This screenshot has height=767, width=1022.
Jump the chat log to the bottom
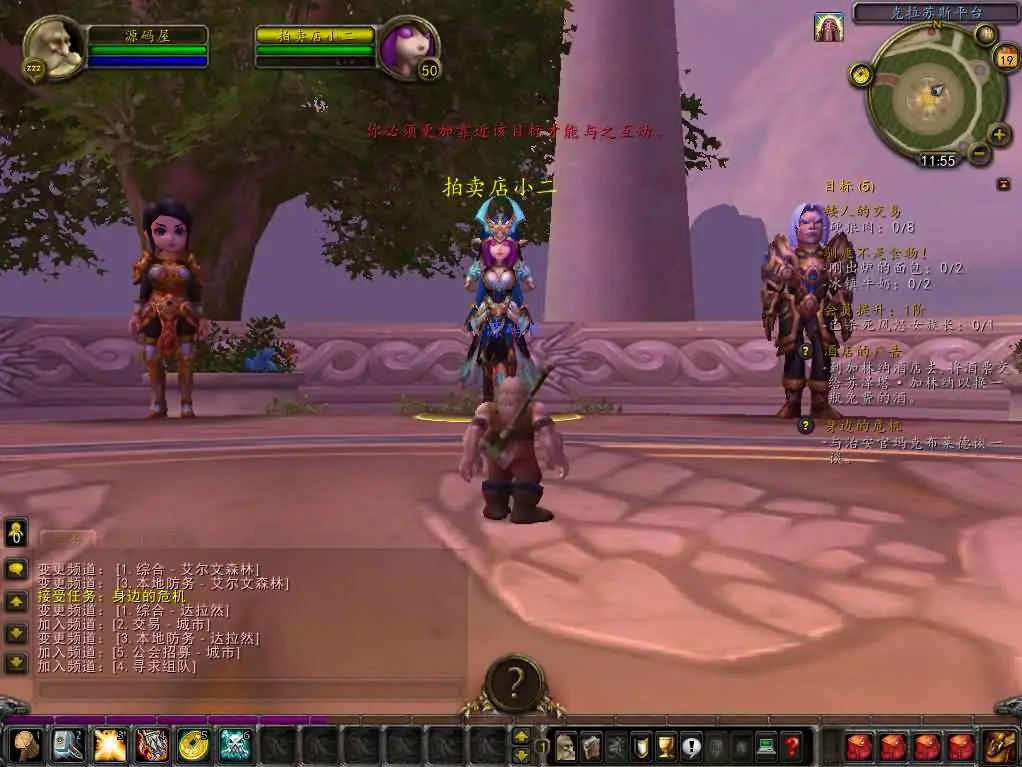coord(17,662)
